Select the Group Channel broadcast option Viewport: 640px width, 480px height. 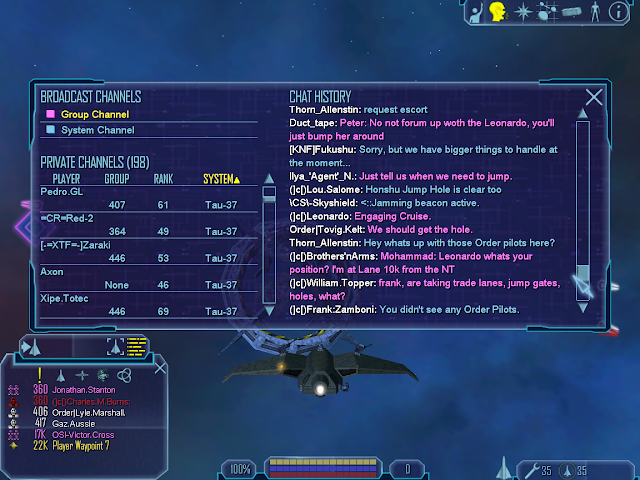[88, 114]
